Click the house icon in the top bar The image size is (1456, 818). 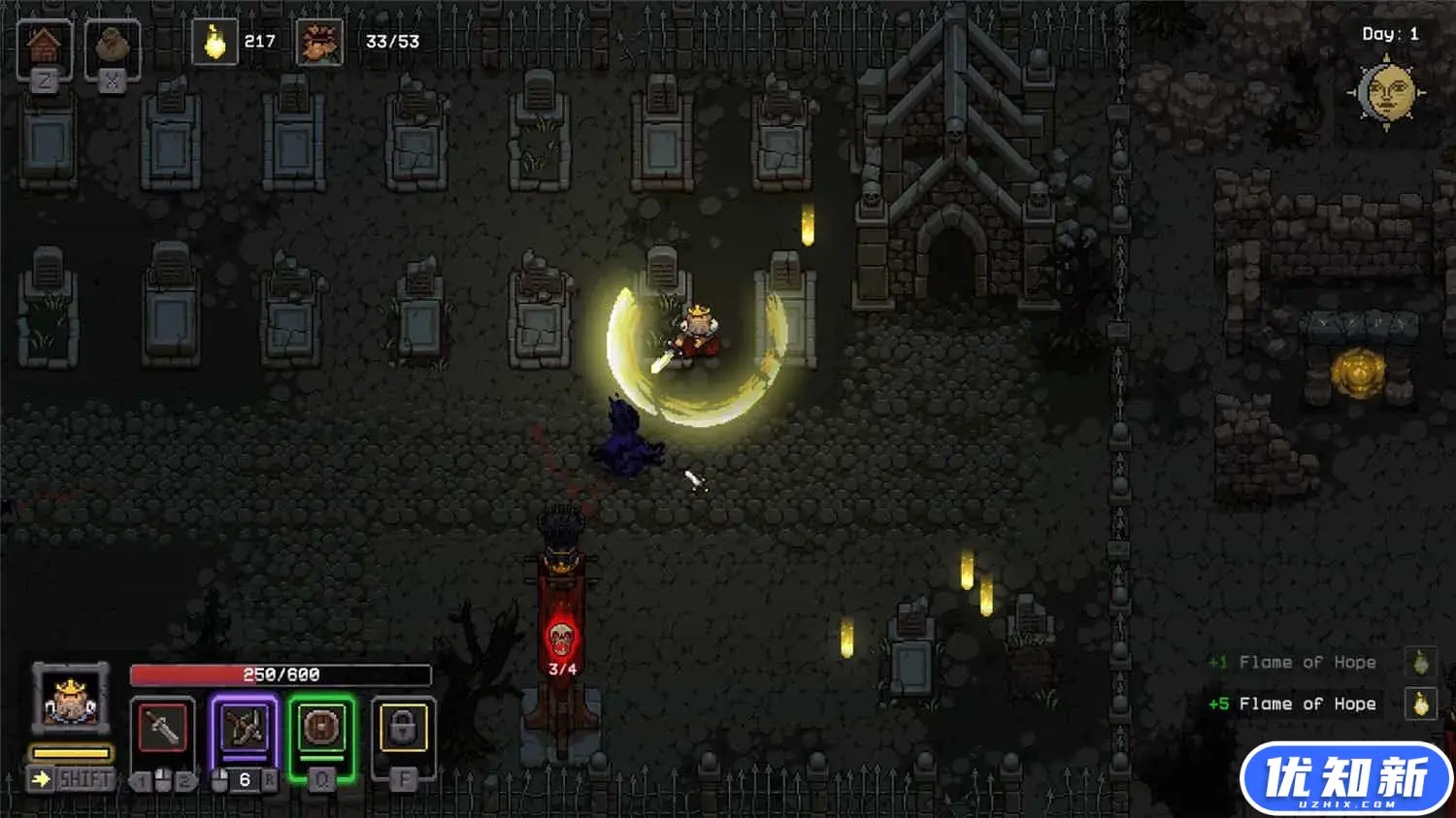[x=44, y=47]
